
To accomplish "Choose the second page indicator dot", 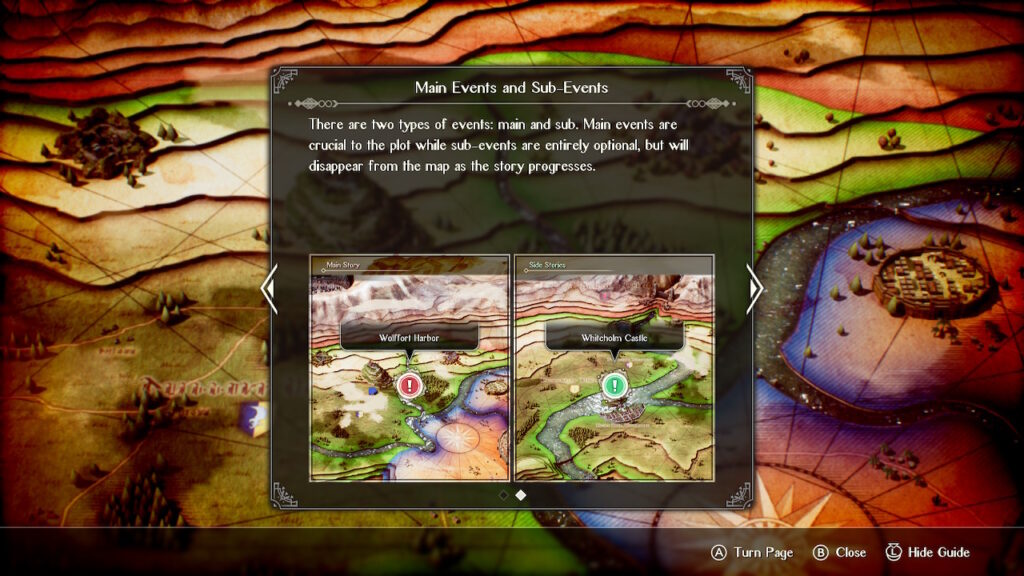I will (521, 494).
